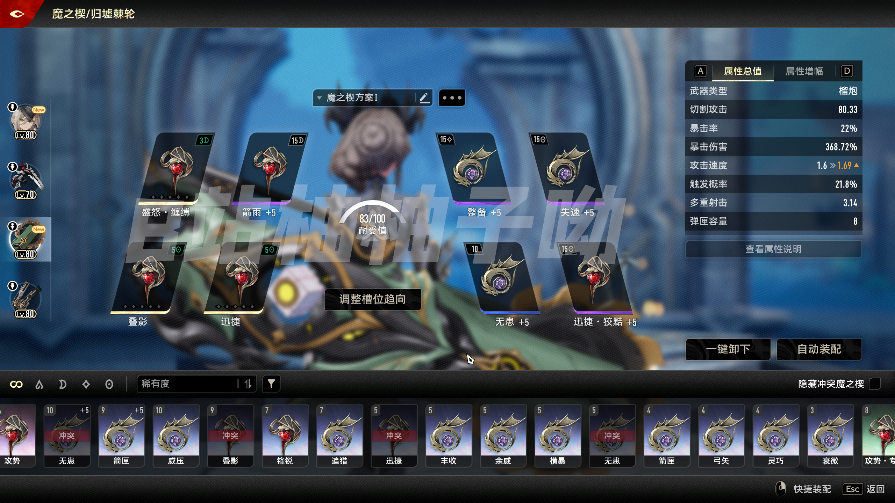The width and height of the screenshot is (895, 503).
Task: Choose the equipped 箭雨 +5 wedge slot
Action: 266,169
